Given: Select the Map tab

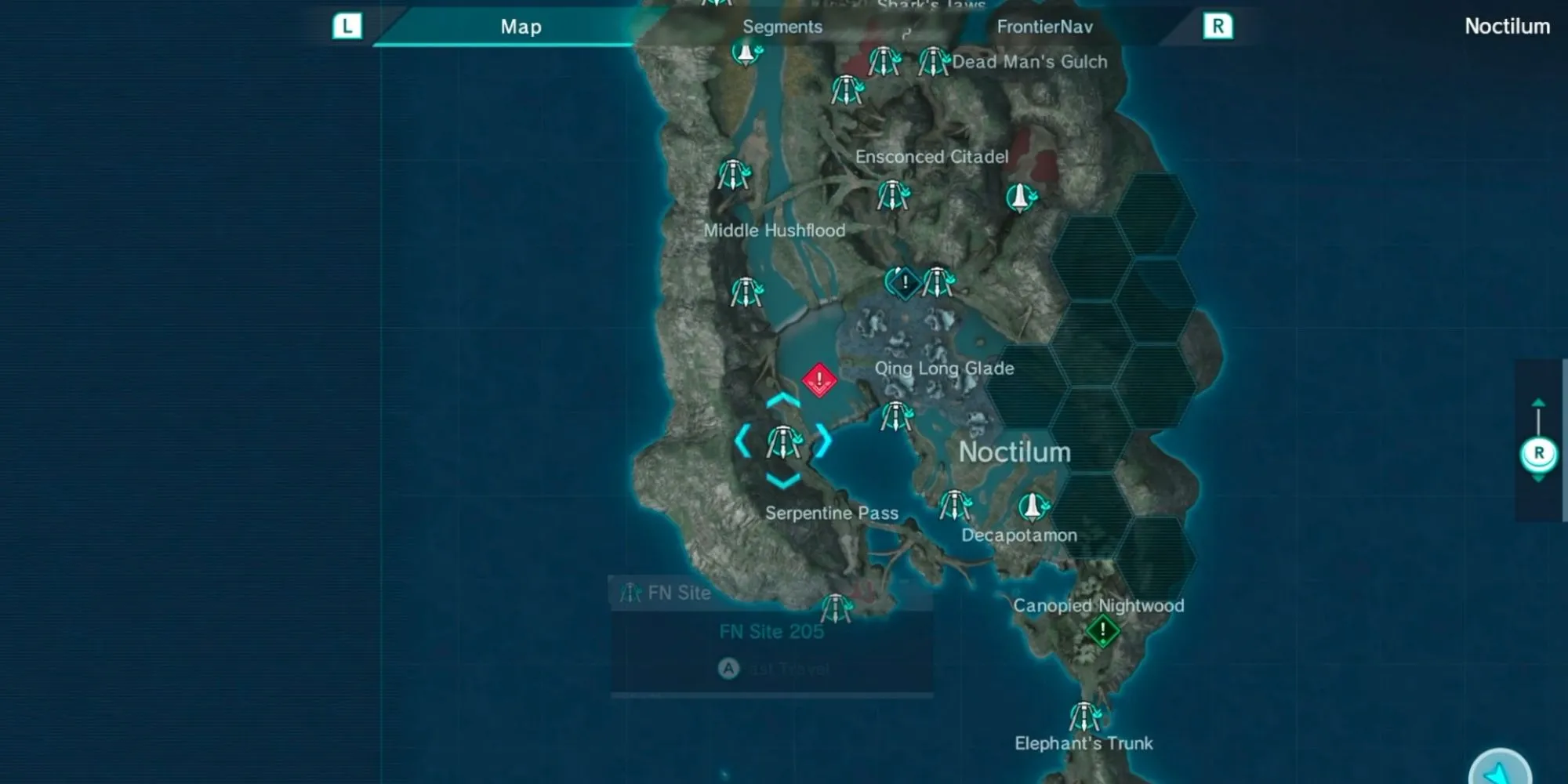Looking at the screenshot, I should pos(521,27).
